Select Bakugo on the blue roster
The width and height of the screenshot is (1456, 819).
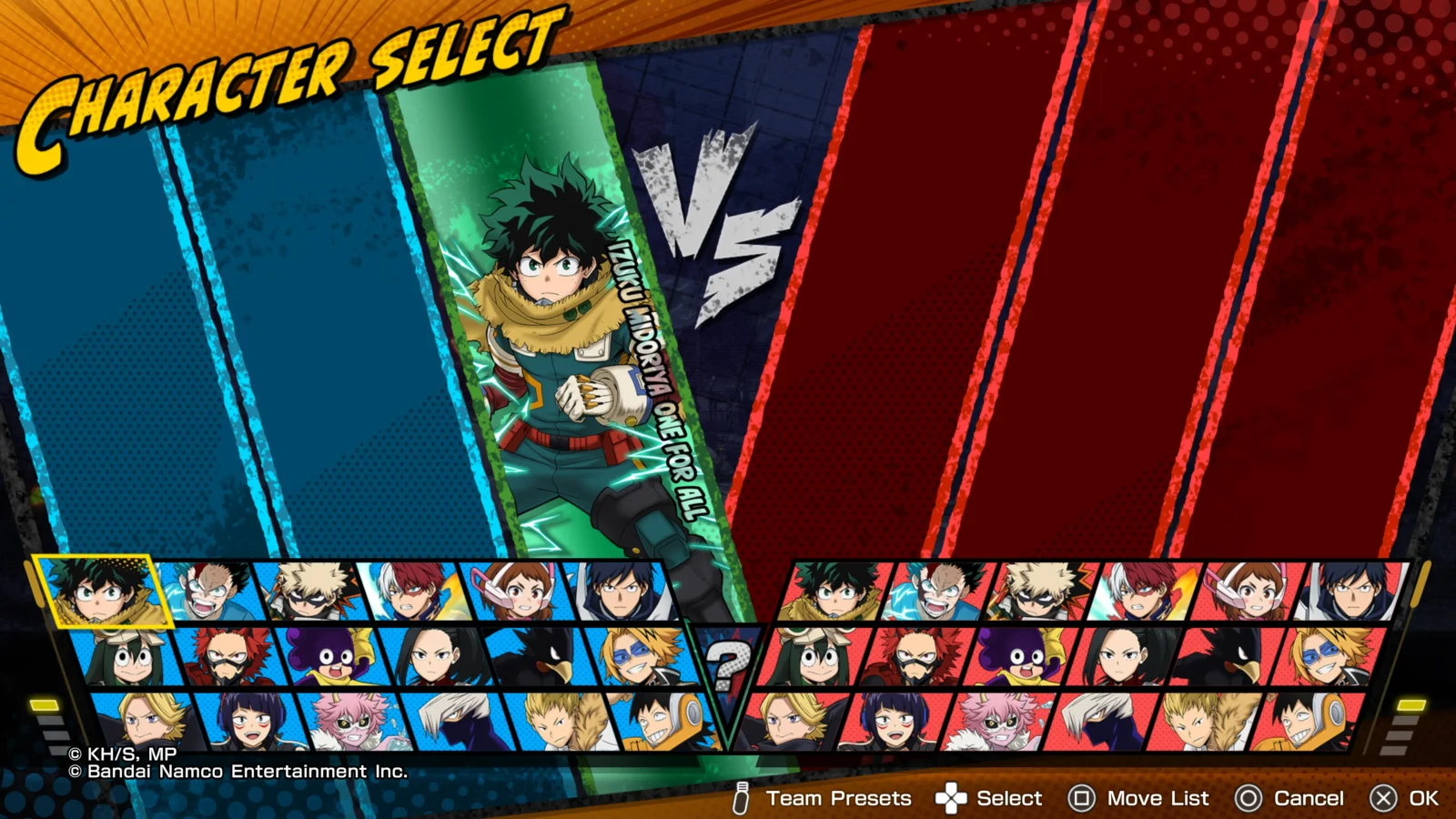coord(309,592)
